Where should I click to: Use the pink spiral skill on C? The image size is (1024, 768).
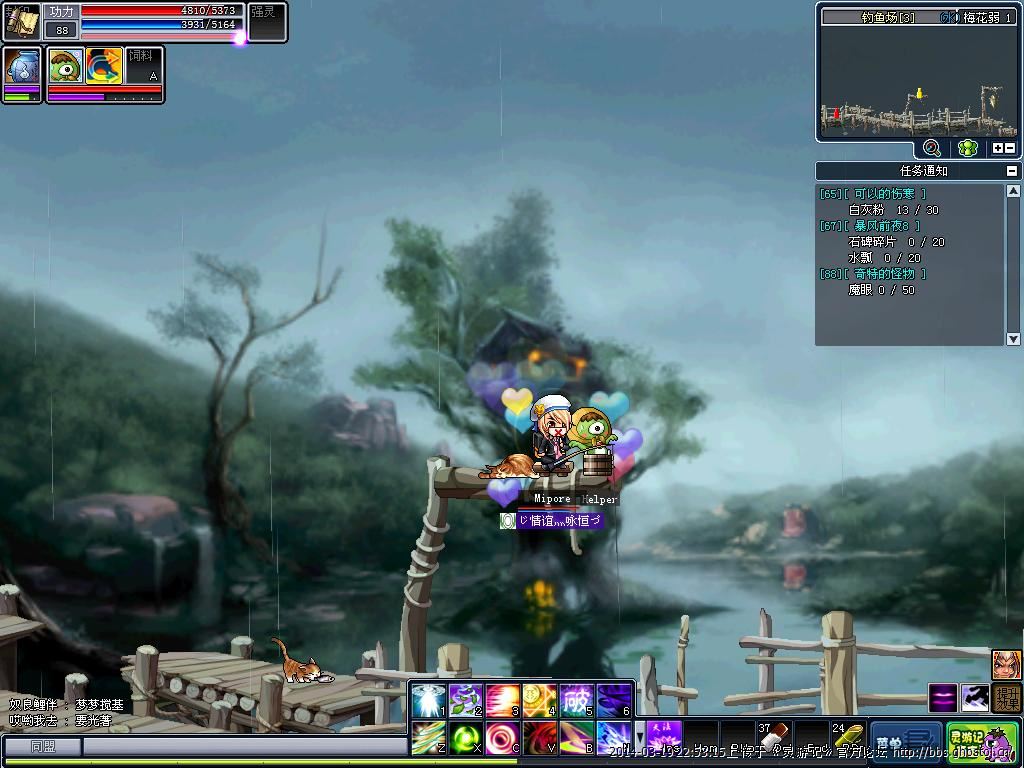[x=503, y=738]
